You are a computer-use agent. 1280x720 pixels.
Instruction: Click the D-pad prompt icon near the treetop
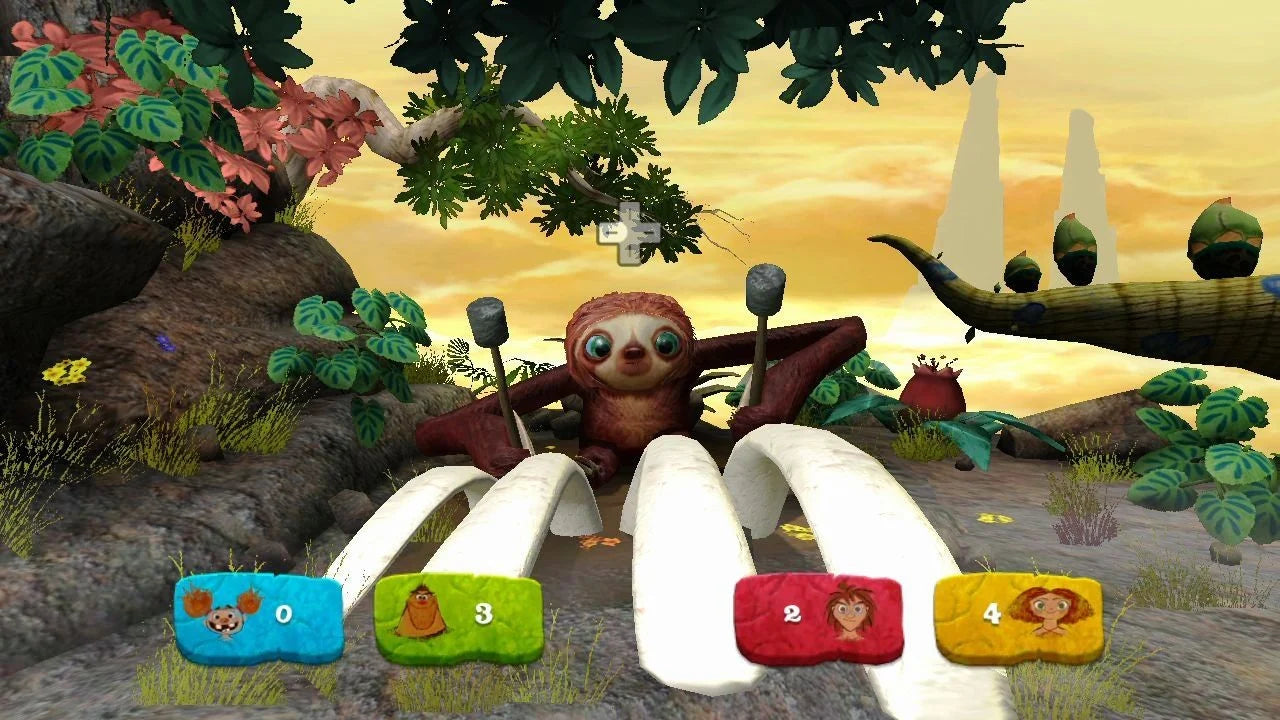point(630,232)
